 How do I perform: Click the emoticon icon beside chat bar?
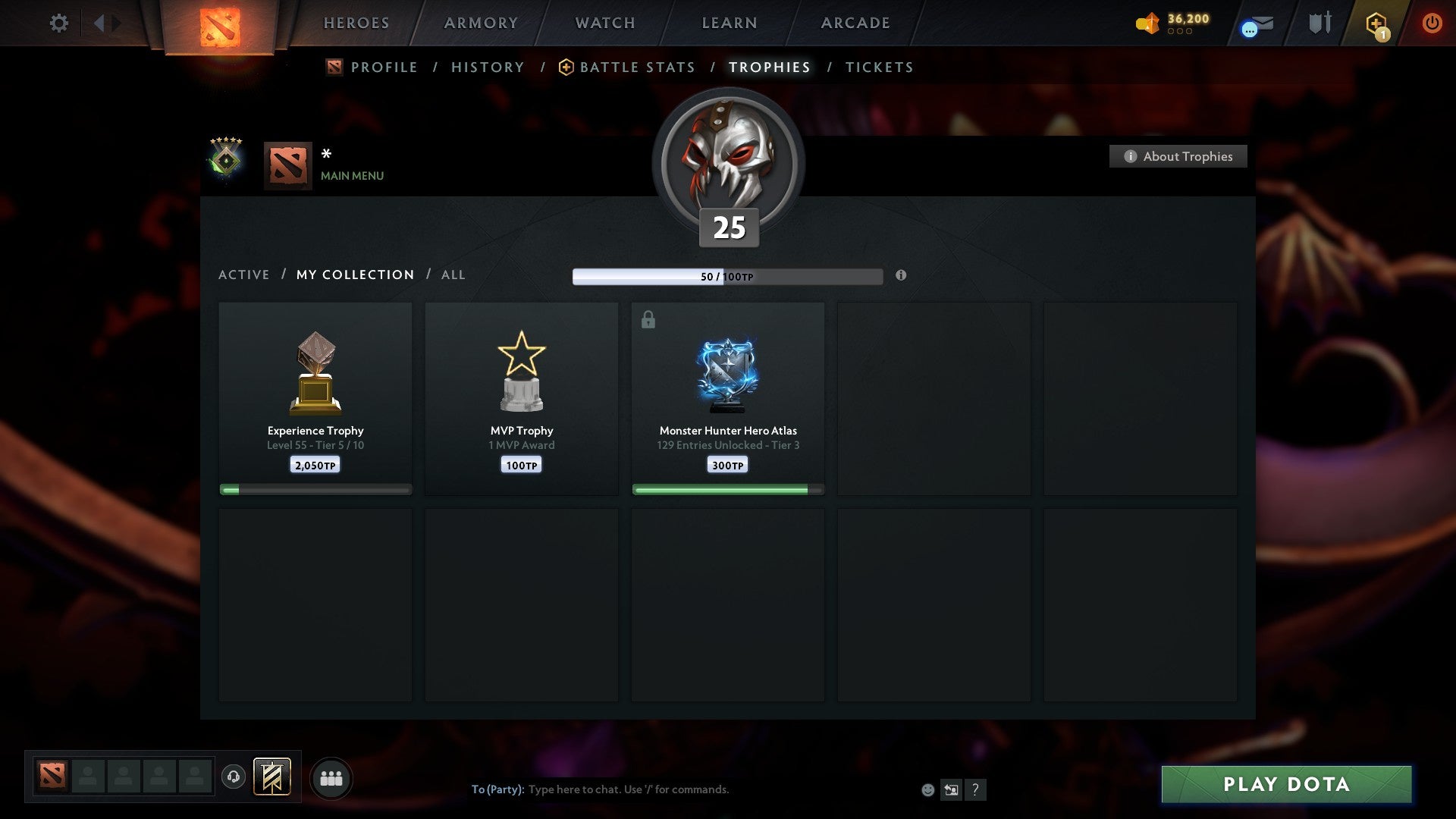[927, 789]
